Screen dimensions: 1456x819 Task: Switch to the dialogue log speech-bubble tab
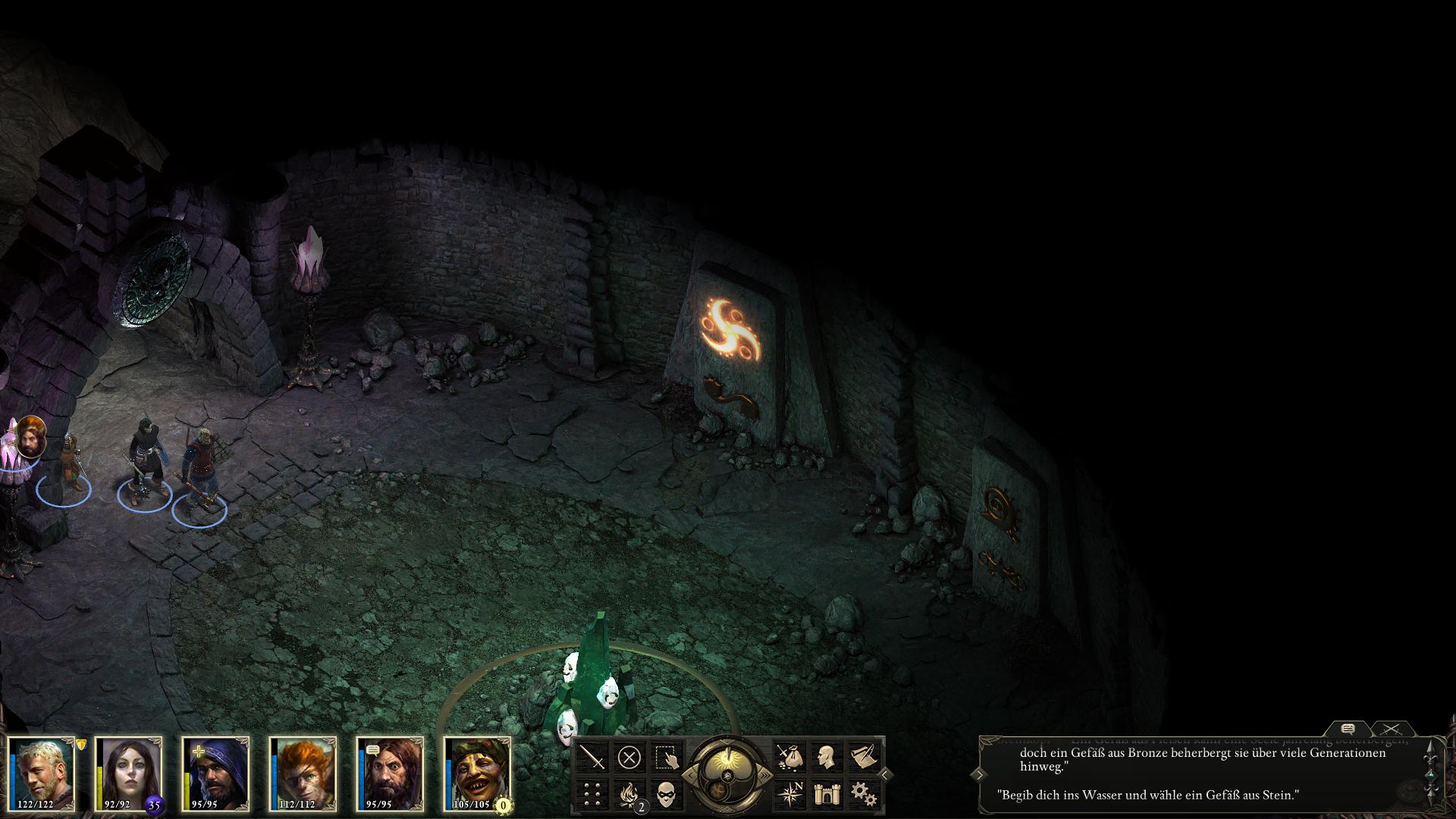click(1348, 729)
